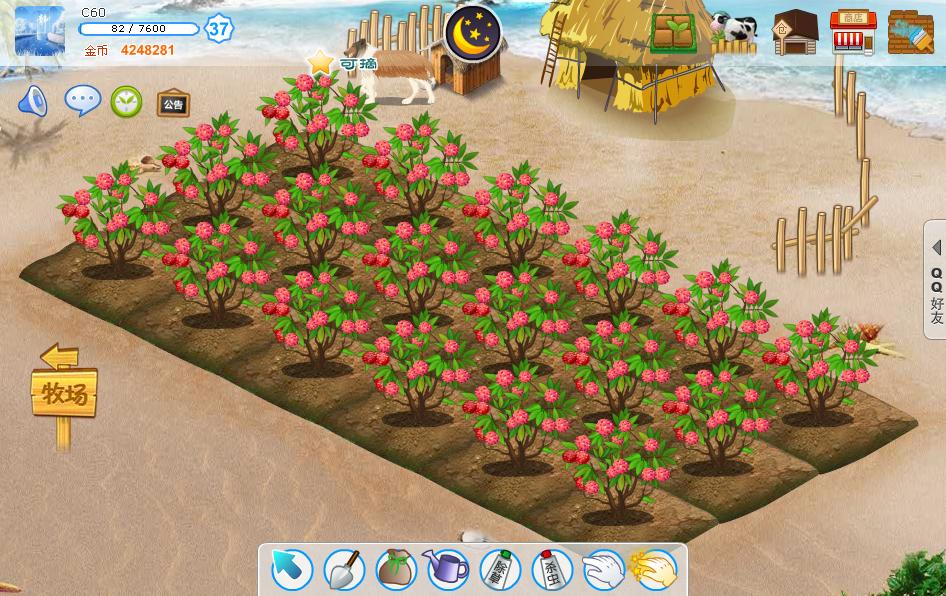Activate the sparkling golden hand tool

click(x=655, y=570)
